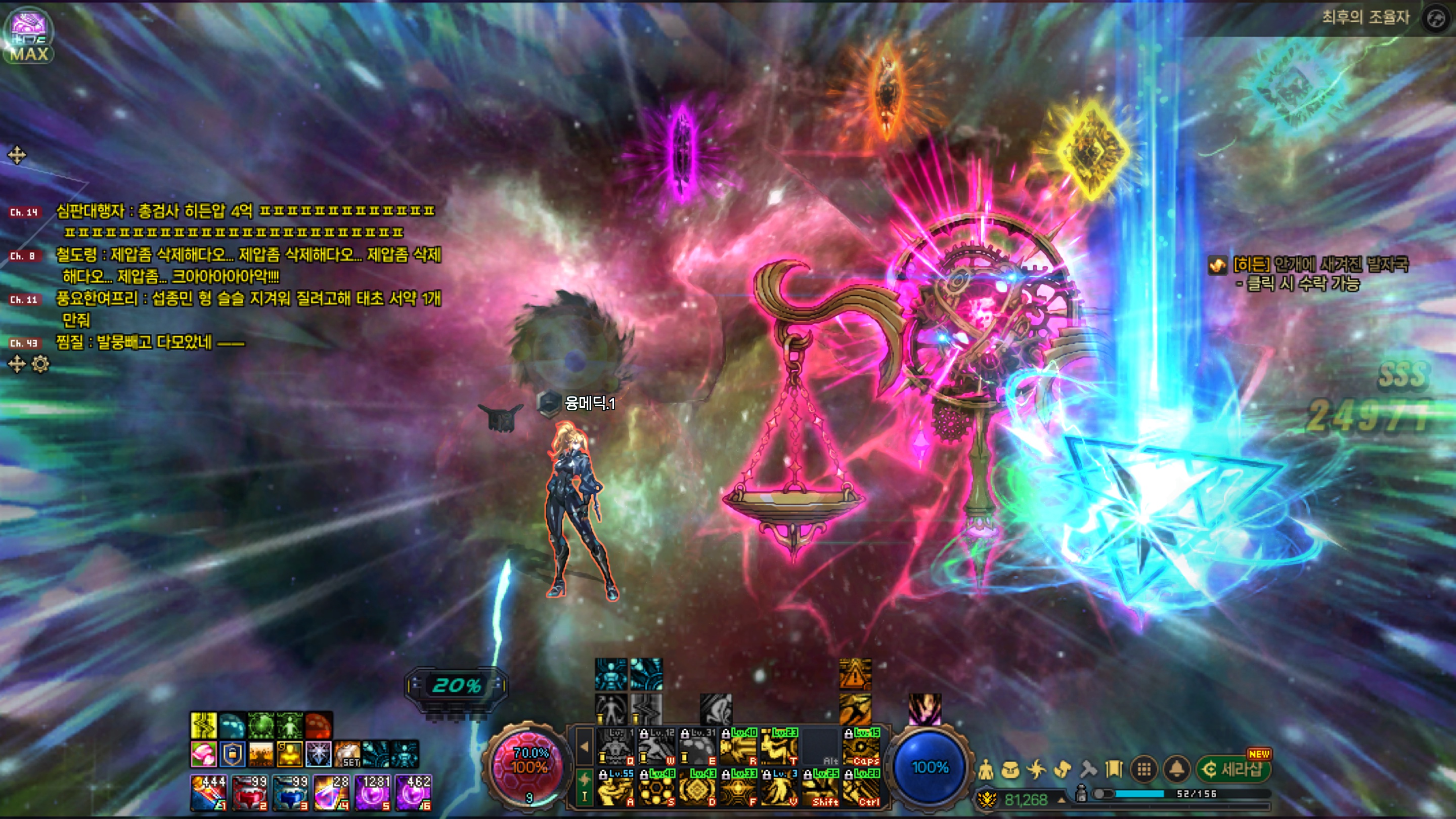
Task: Use the consumable in quick slot 1
Action: (208, 792)
